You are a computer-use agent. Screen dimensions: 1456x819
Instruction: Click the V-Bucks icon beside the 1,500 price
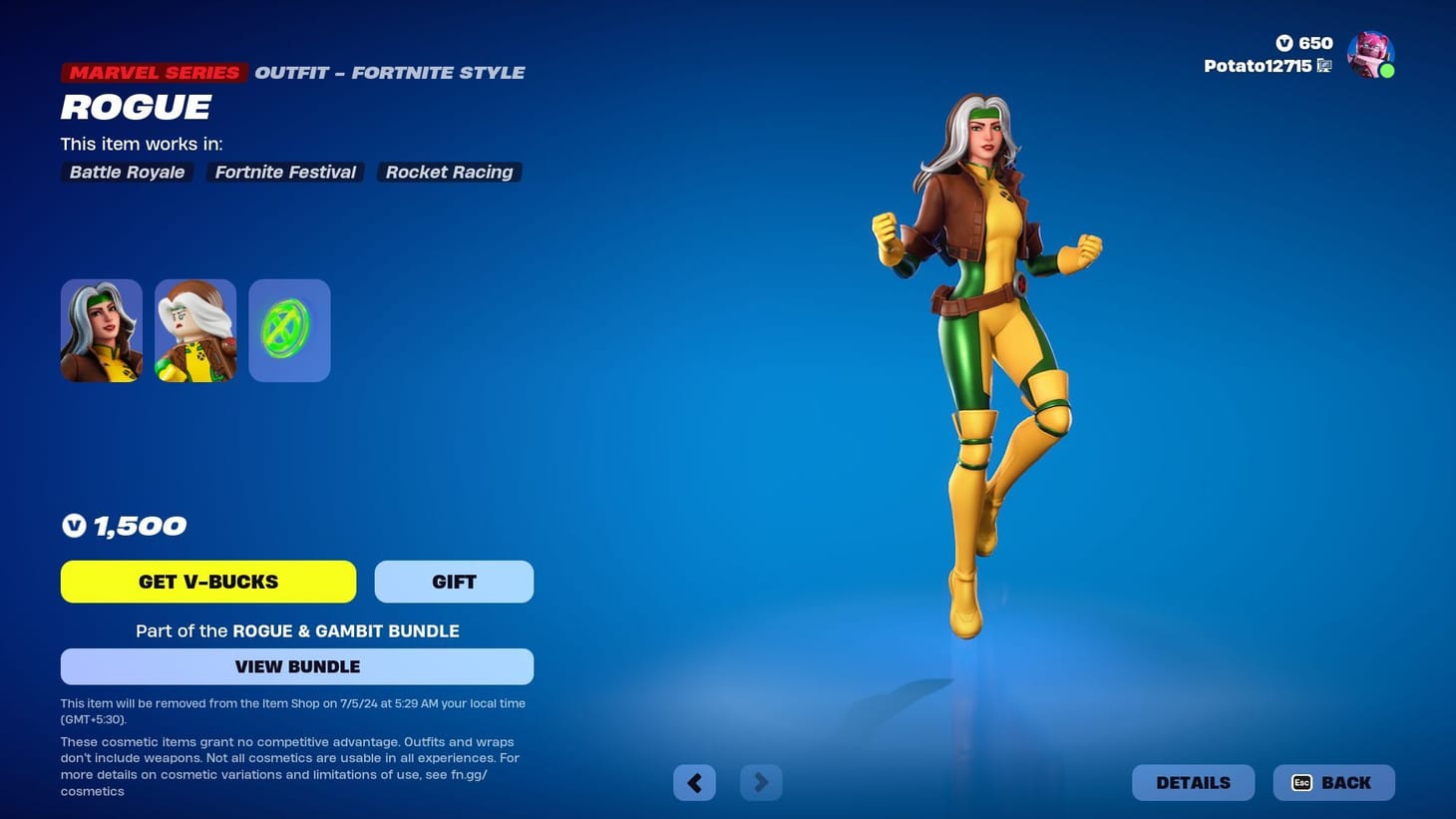coord(74,525)
